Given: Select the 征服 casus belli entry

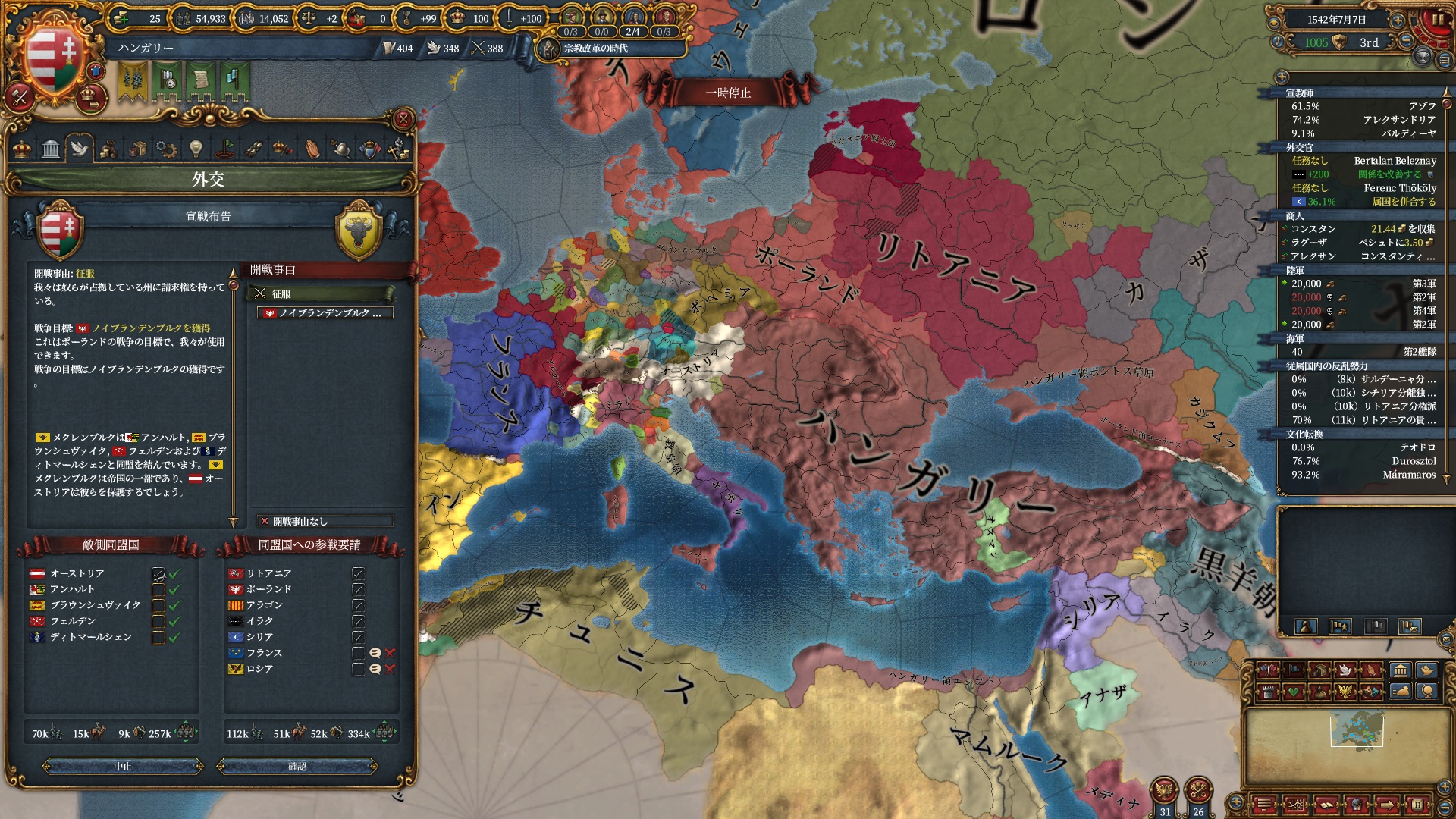Looking at the screenshot, I should pos(324,293).
